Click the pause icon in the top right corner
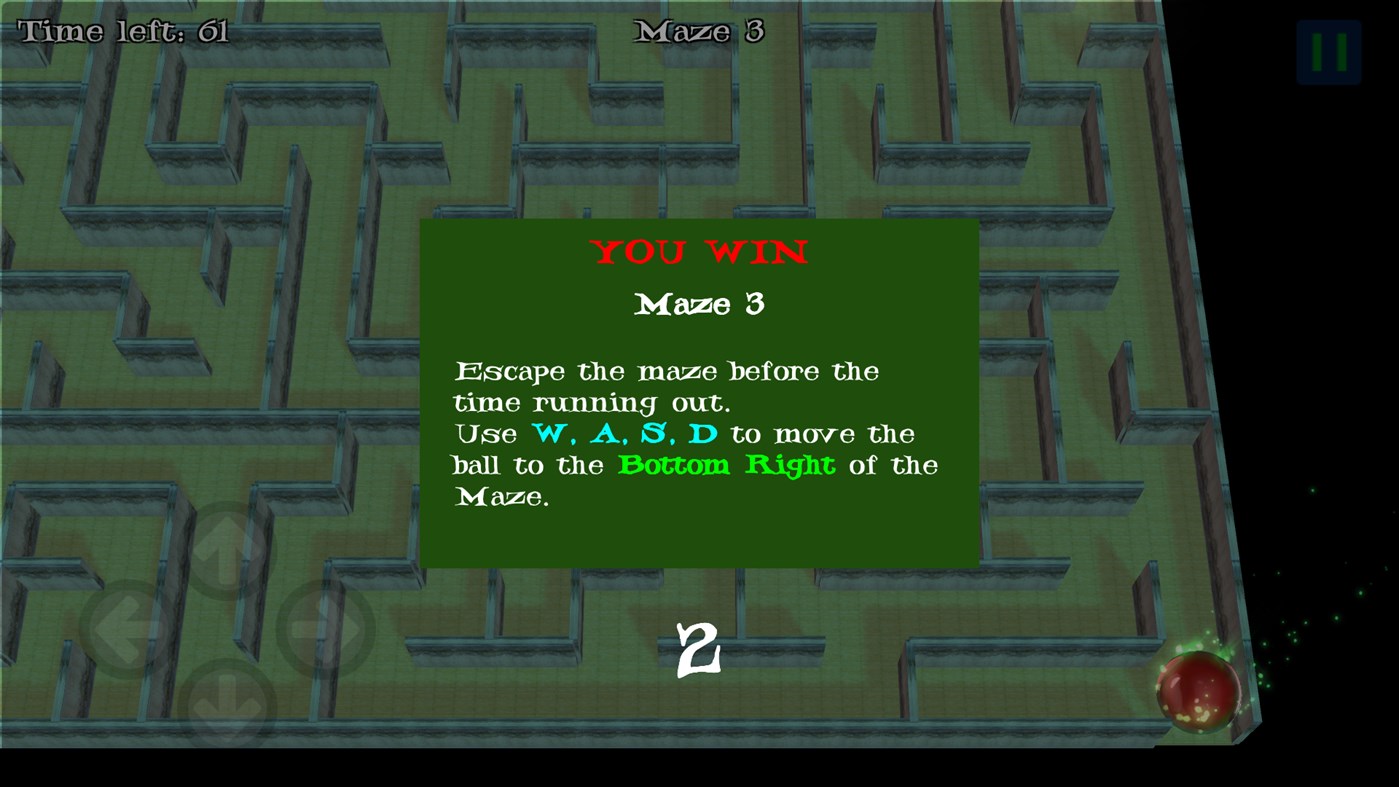1399x787 pixels. tap(1328, 50)
